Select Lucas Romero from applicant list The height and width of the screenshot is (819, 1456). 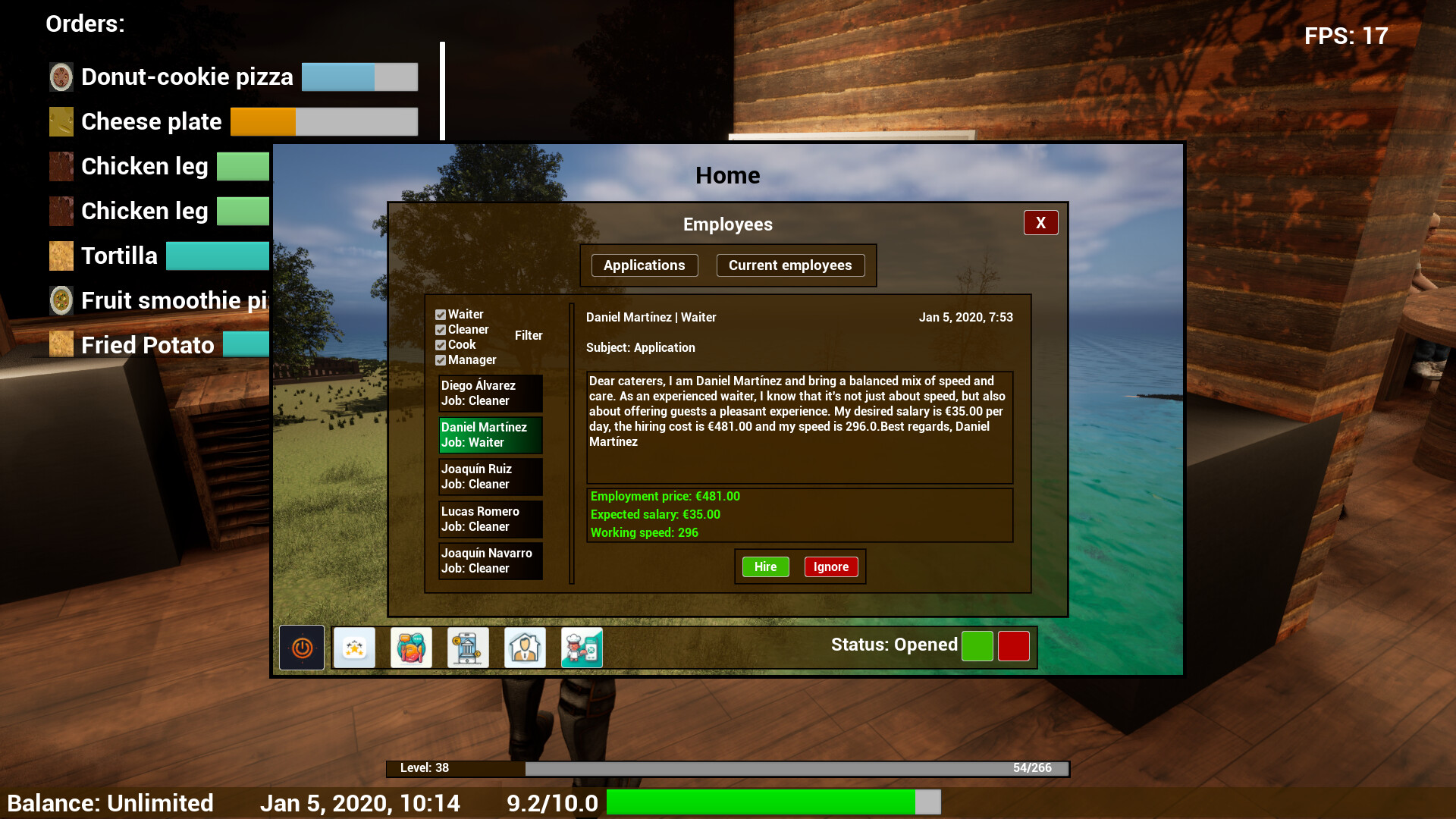490,519
